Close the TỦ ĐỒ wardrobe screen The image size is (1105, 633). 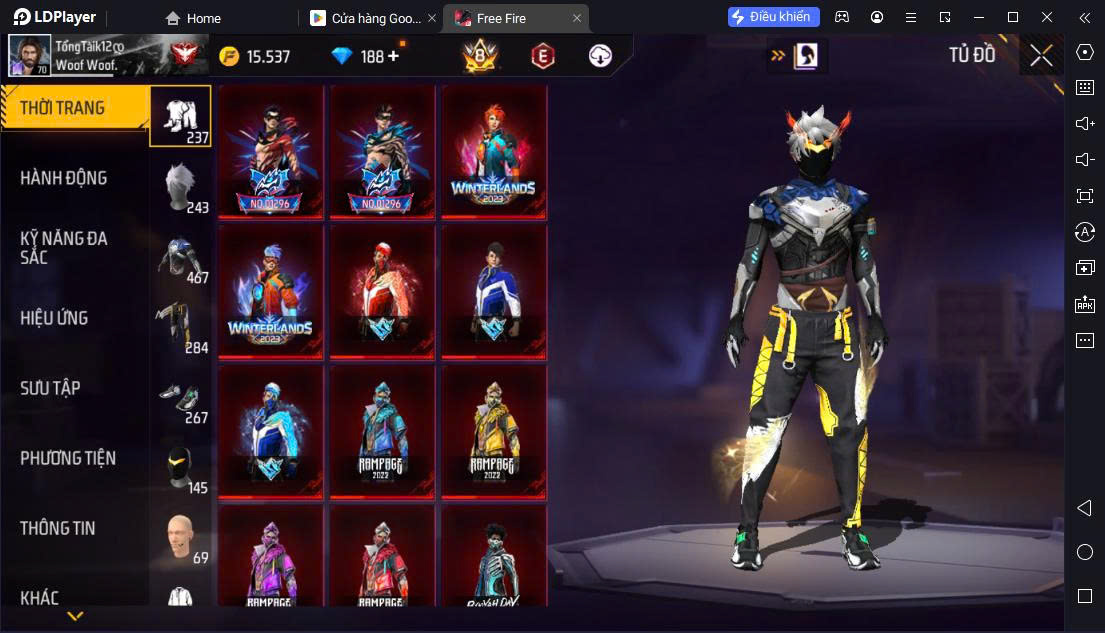(x=1041, y=56)
